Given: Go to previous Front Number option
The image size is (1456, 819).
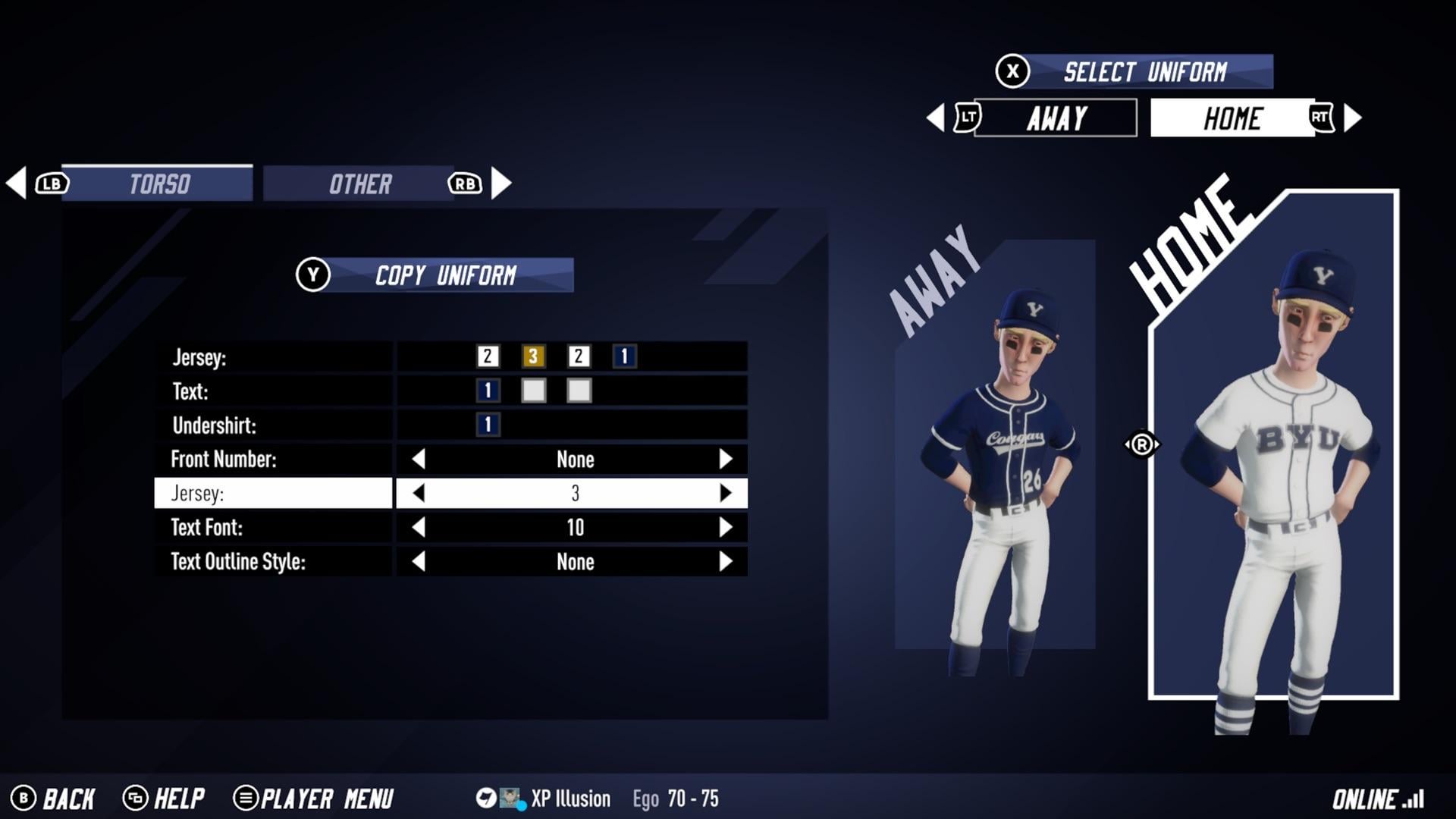Looking at the screenshot, I should click(x=419, y=459).
